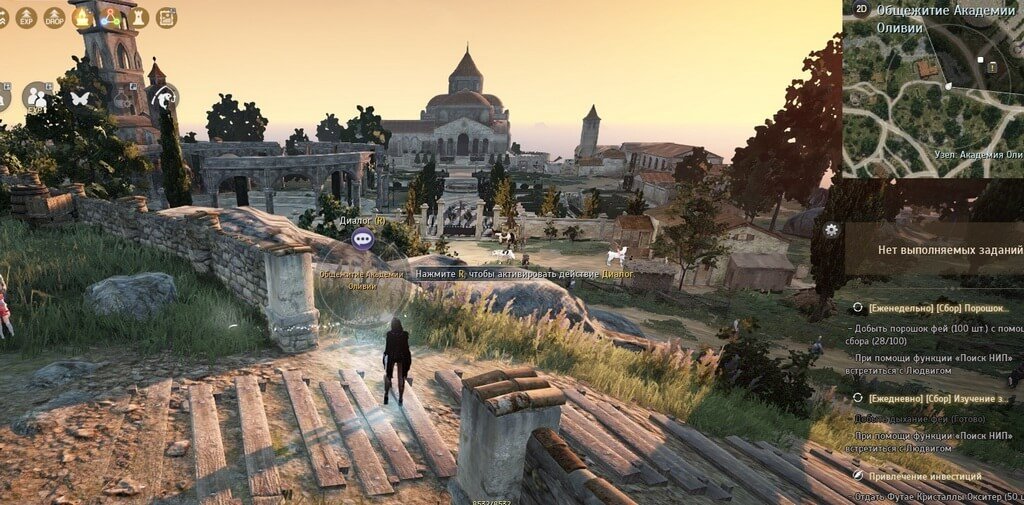Open the framed picture icon

[166, 17]
